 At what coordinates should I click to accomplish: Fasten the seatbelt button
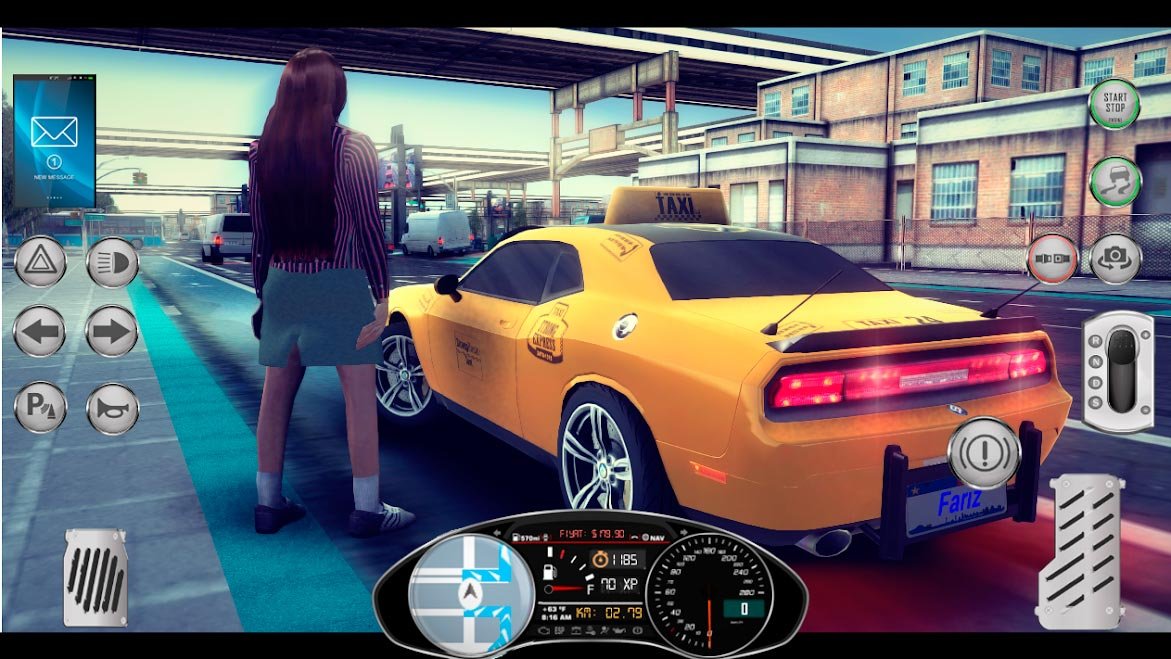click(1052, 259)
